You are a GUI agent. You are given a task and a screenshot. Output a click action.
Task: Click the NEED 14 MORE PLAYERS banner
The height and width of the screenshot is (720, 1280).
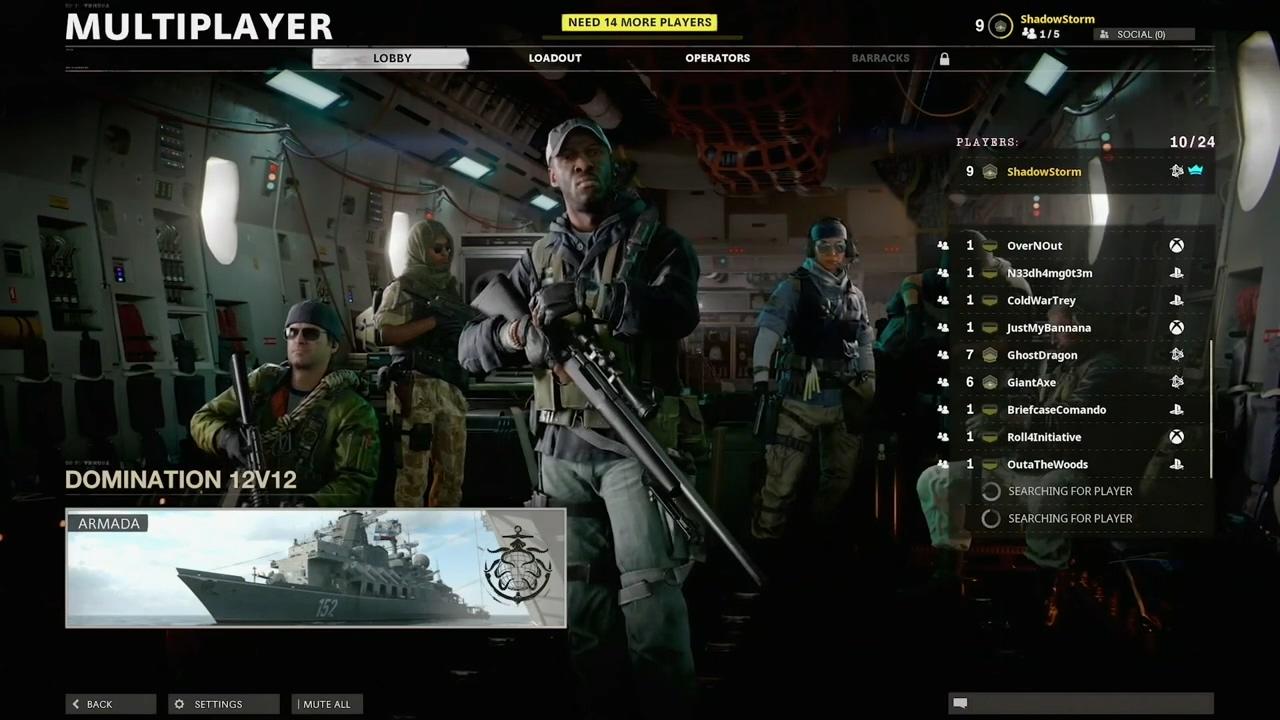click(x=639, y=21)
